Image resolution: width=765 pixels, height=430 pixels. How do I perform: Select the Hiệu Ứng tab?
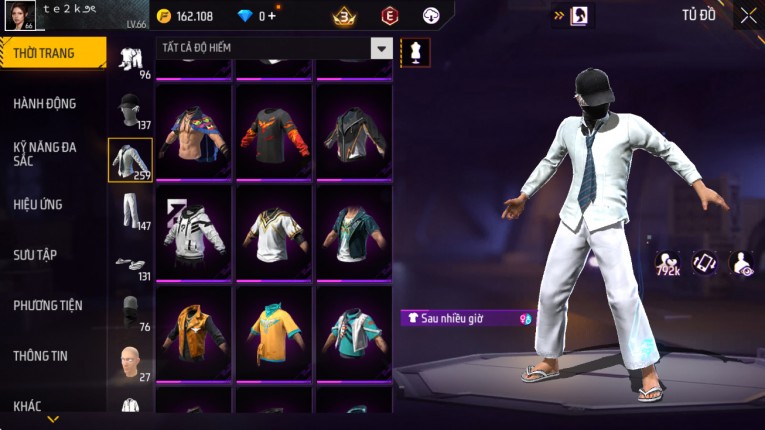coord(38,204)
